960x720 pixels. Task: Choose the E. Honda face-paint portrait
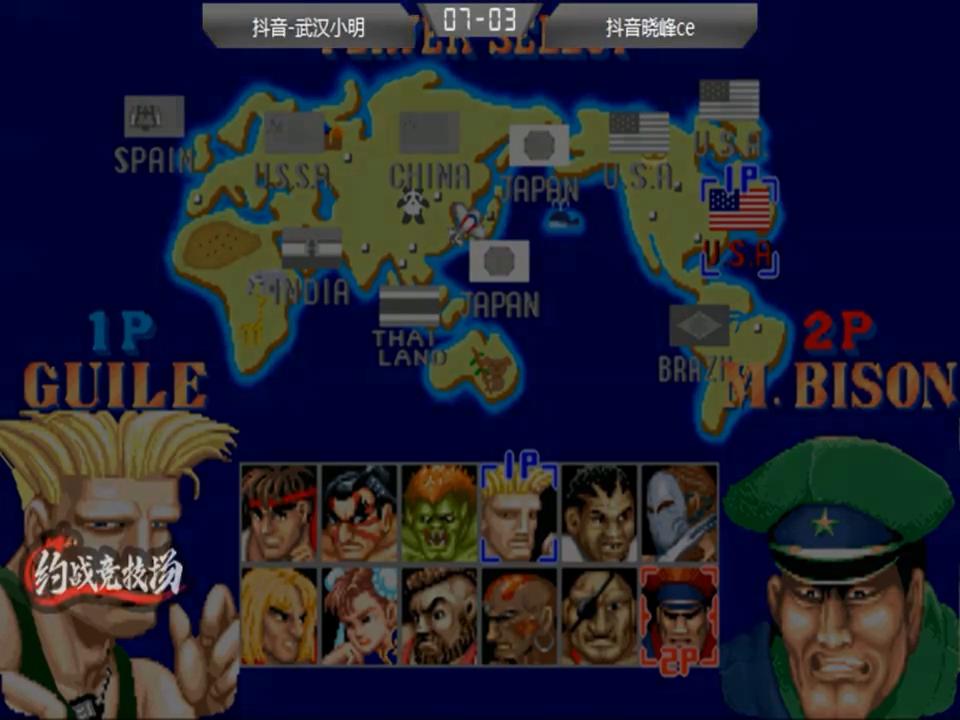(x=359, y=513)
